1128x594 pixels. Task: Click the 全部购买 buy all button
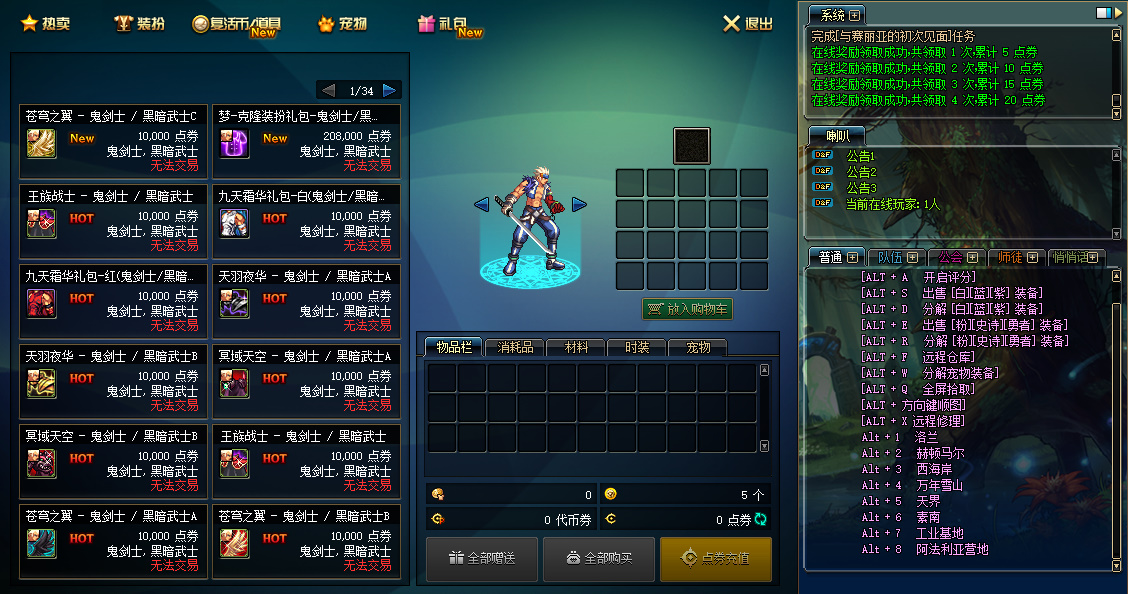pyautogui.click(x=599, y=558)
